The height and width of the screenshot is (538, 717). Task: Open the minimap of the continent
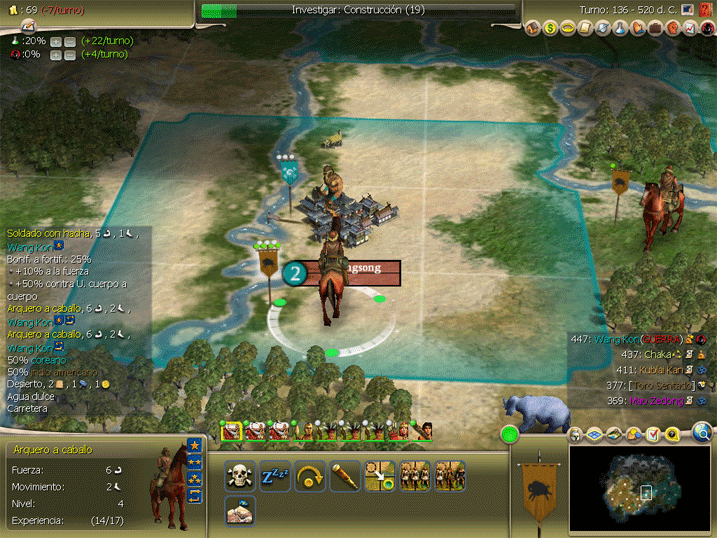pos(638,490)
